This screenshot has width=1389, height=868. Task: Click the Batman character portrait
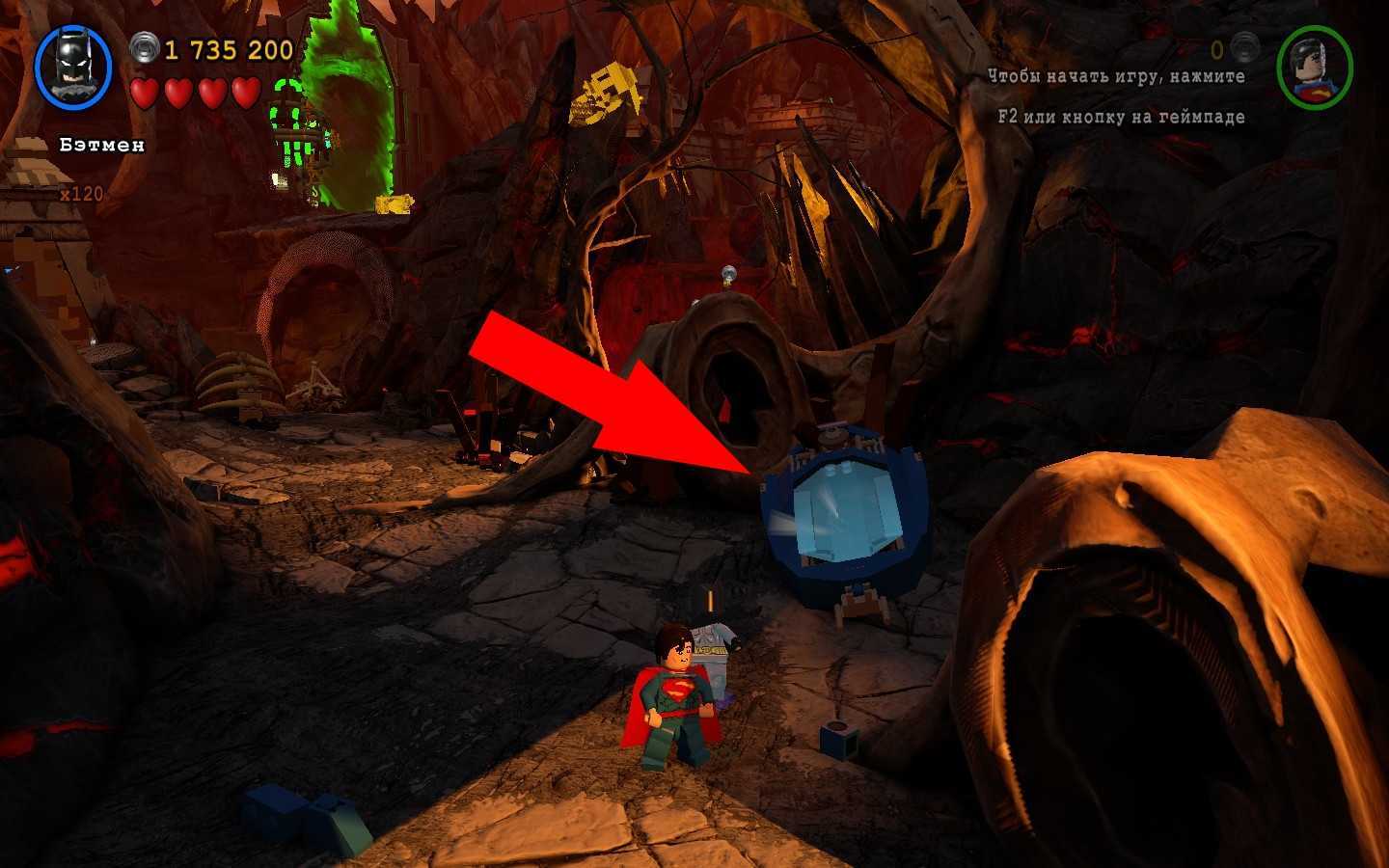coord(73,67)
